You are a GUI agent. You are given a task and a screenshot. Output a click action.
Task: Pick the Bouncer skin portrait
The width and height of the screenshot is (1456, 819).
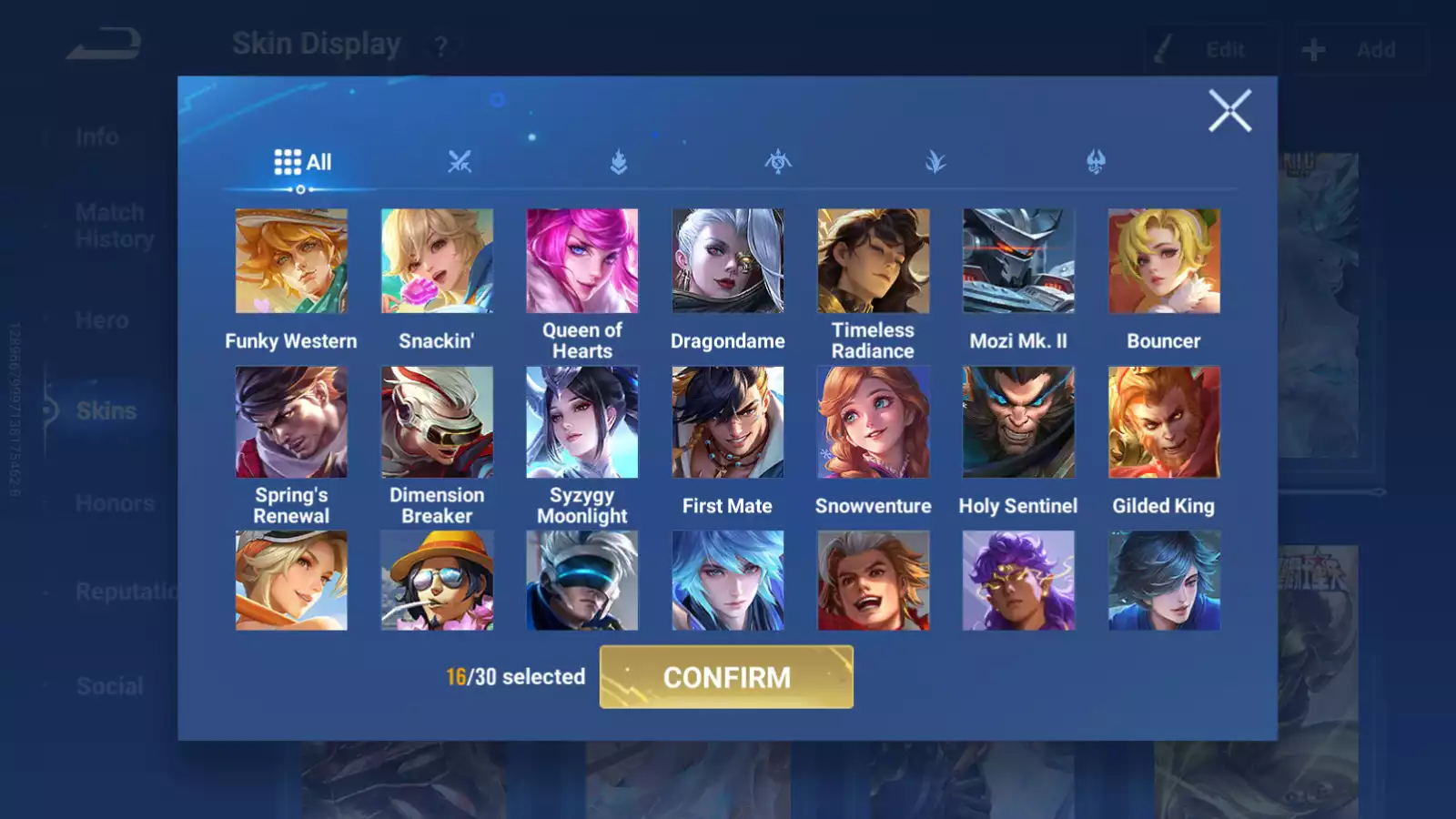[1164, 261]
